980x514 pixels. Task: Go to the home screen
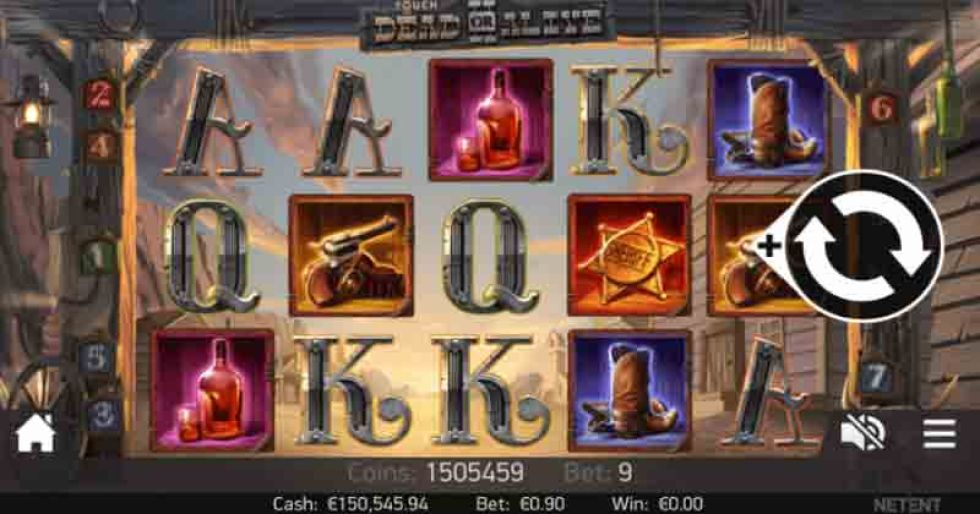click(35, 433)
